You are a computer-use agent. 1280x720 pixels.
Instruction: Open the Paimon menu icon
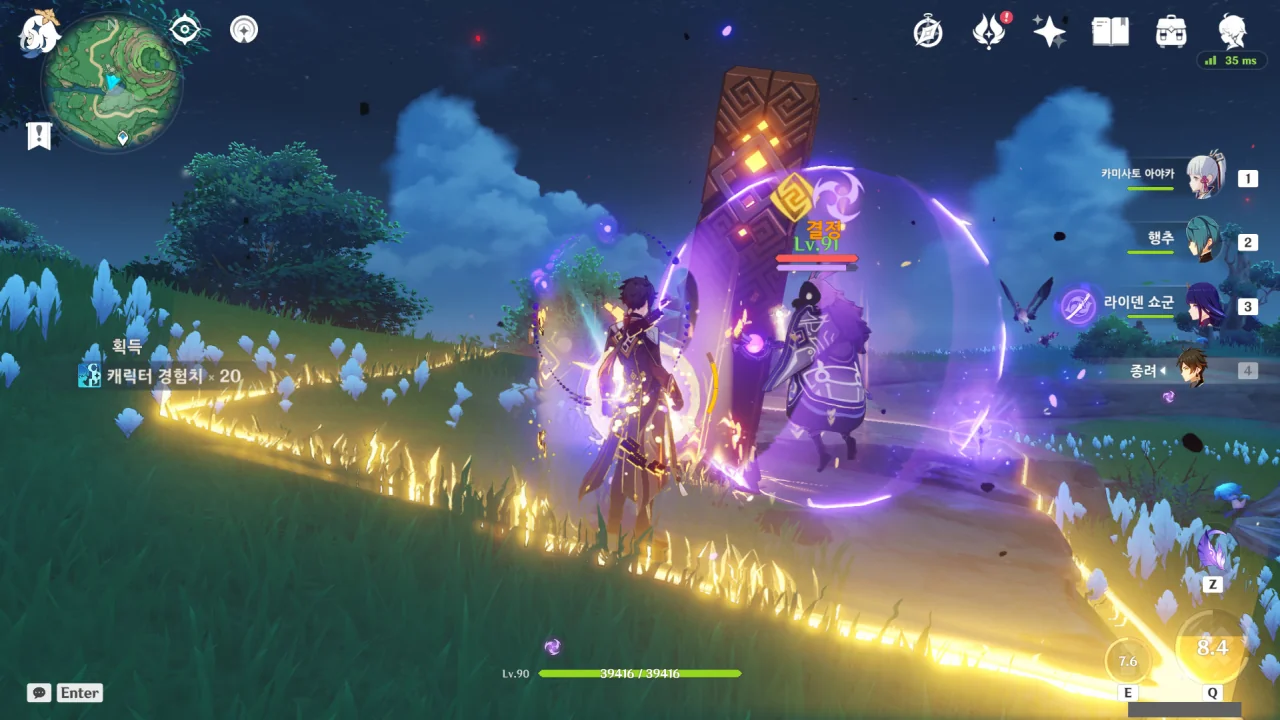[40, 32]
